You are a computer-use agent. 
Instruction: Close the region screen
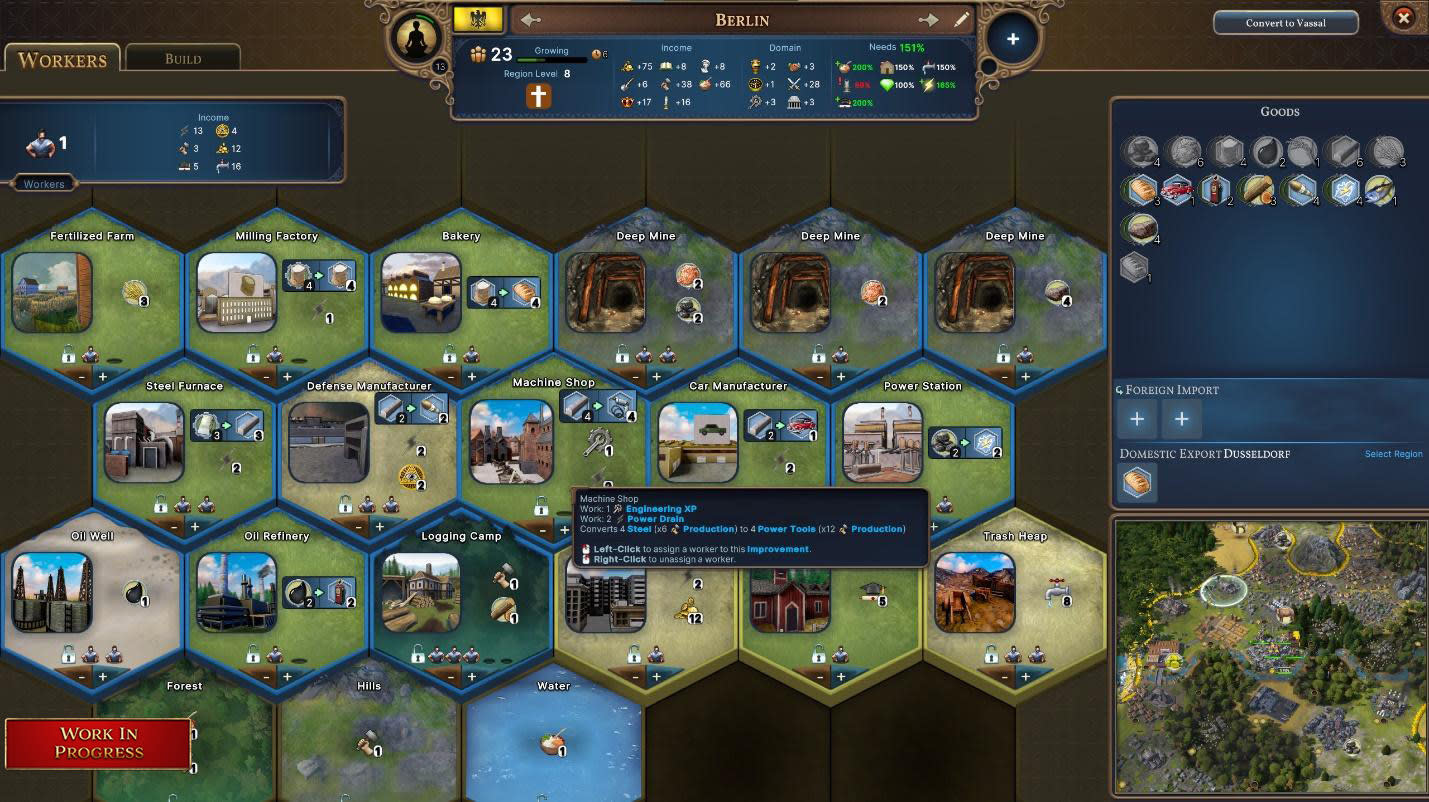point(1403,18)
